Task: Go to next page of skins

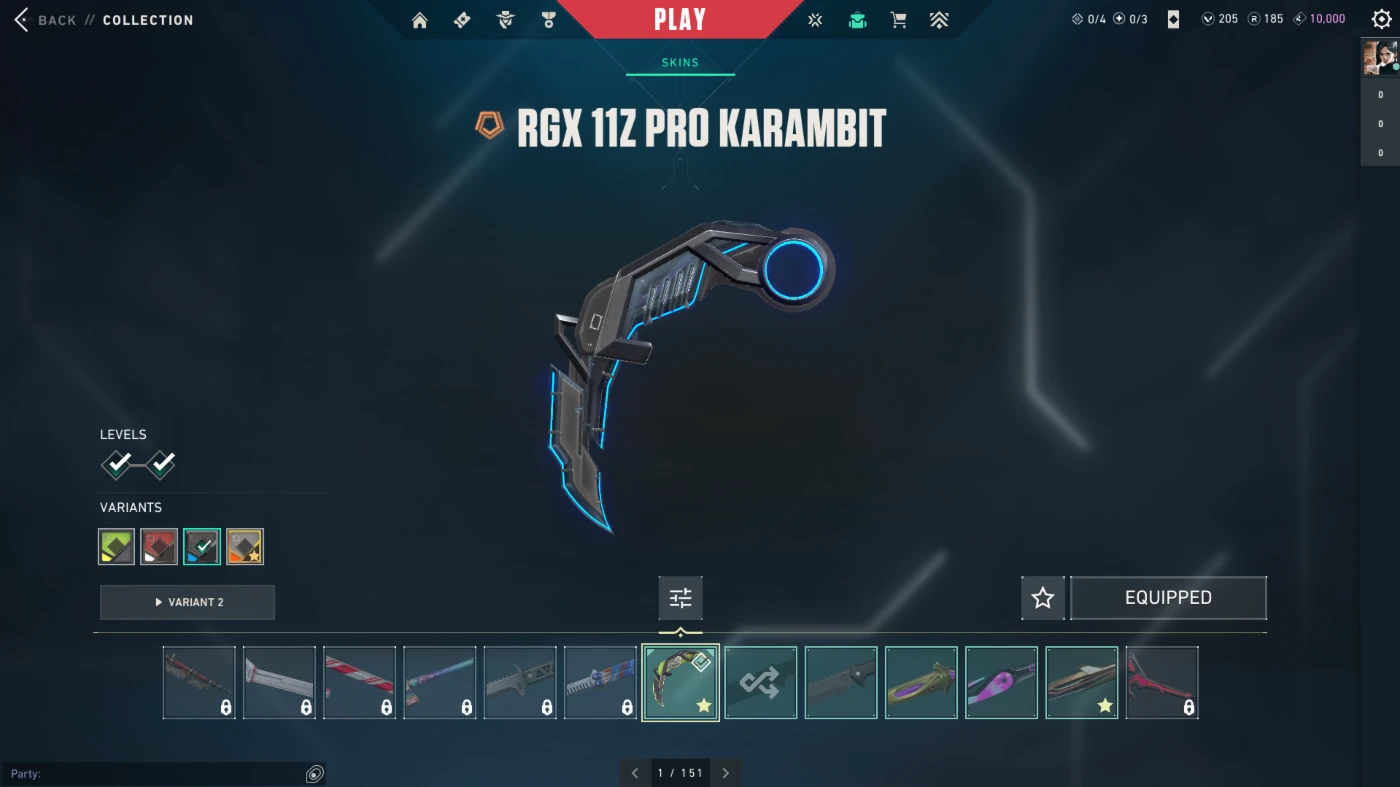Action: (726, 773)
